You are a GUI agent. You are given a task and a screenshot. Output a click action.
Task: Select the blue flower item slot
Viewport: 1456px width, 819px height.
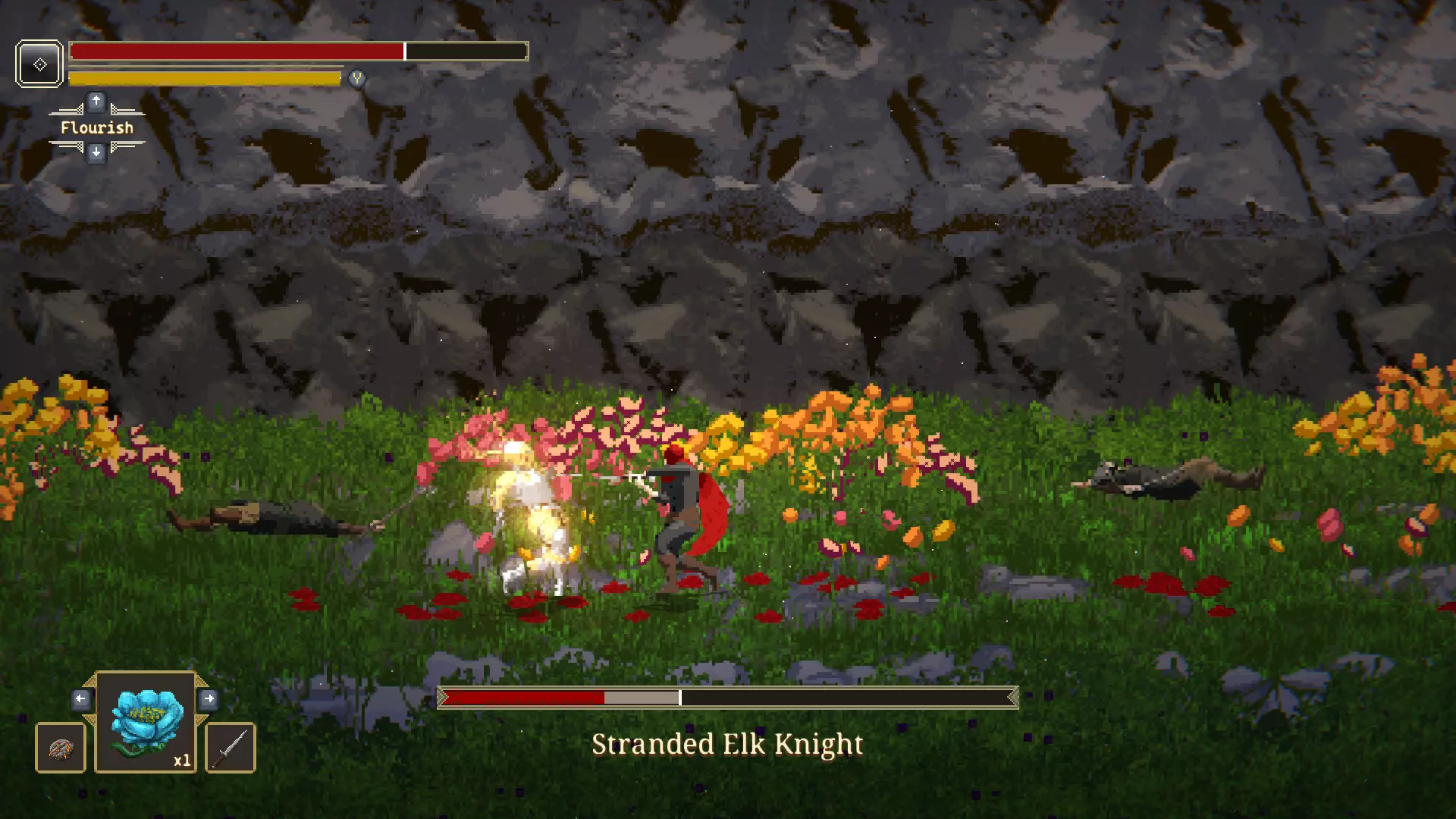146,723
